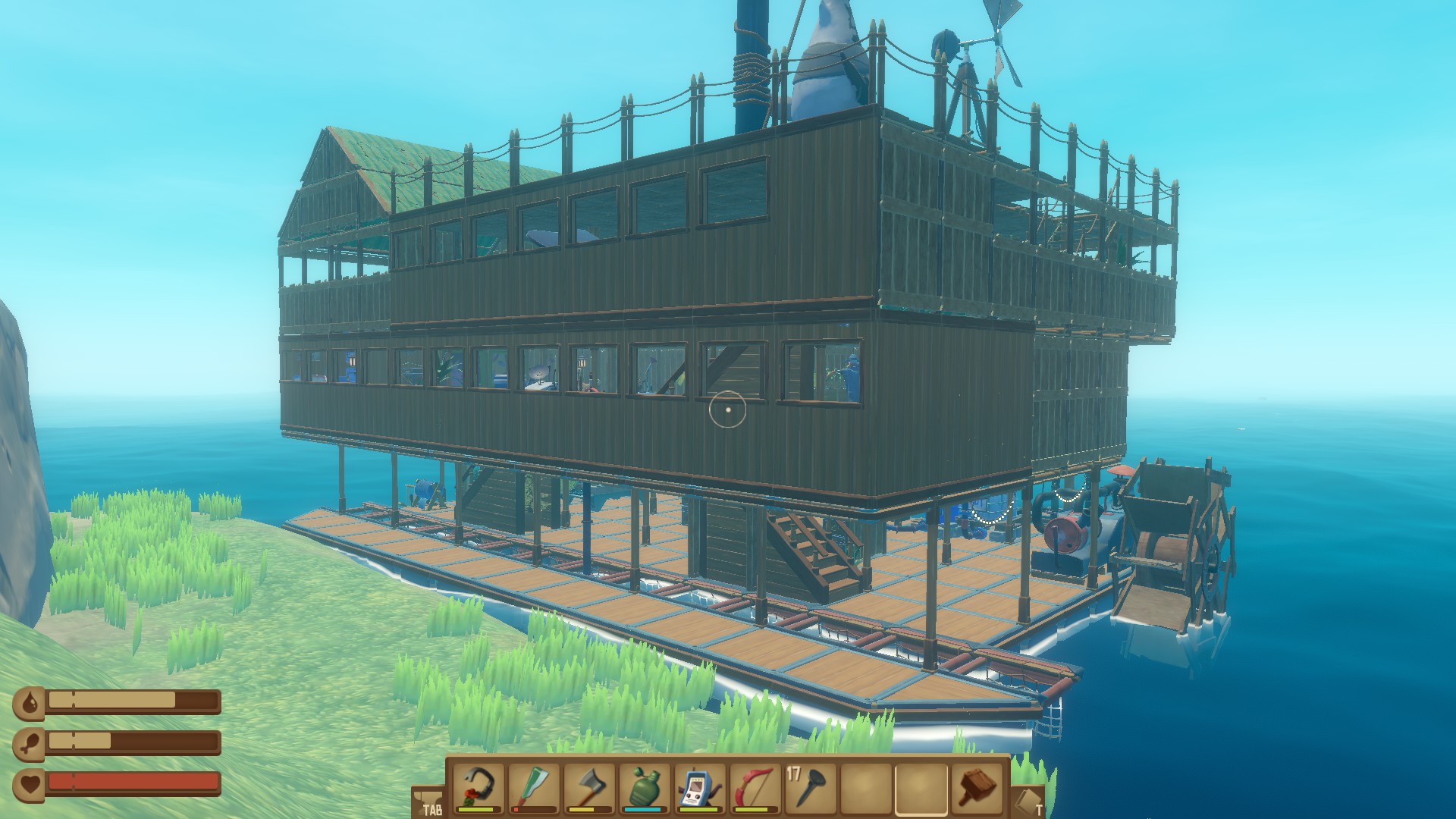1456x819 pixels.
Task: Equip the blue handheld detector device
Action: (x=700, y=788)
